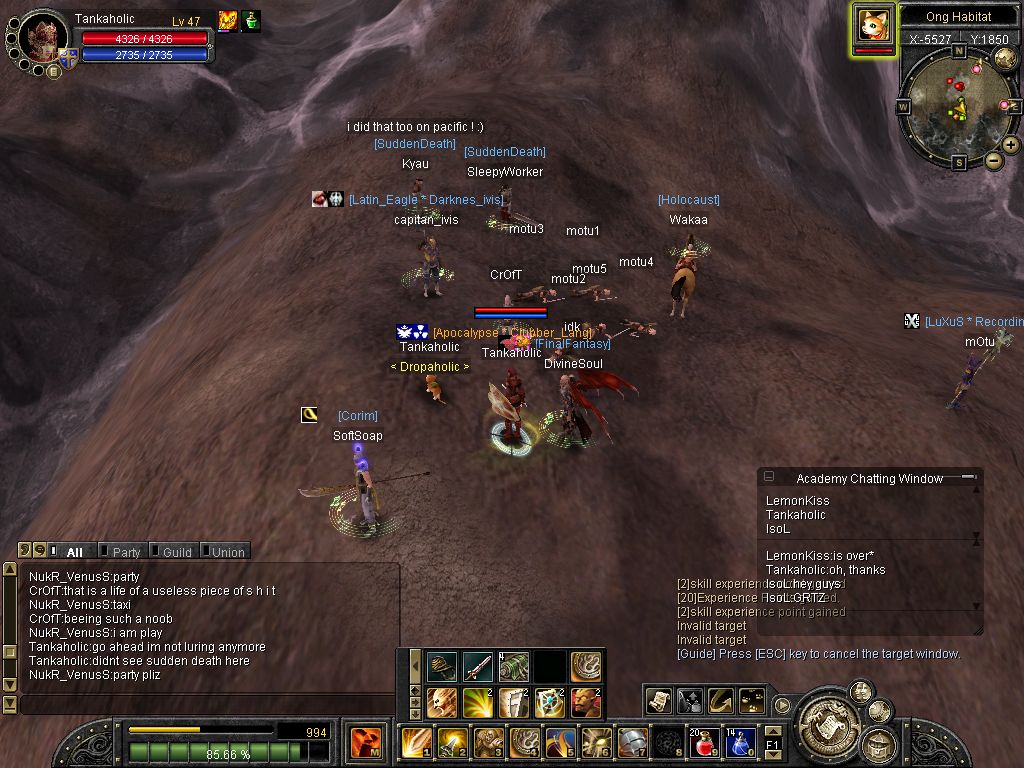Screen dimensions: 1024x768
Task: Click the orange face button marked M
Action: (365, 743)
